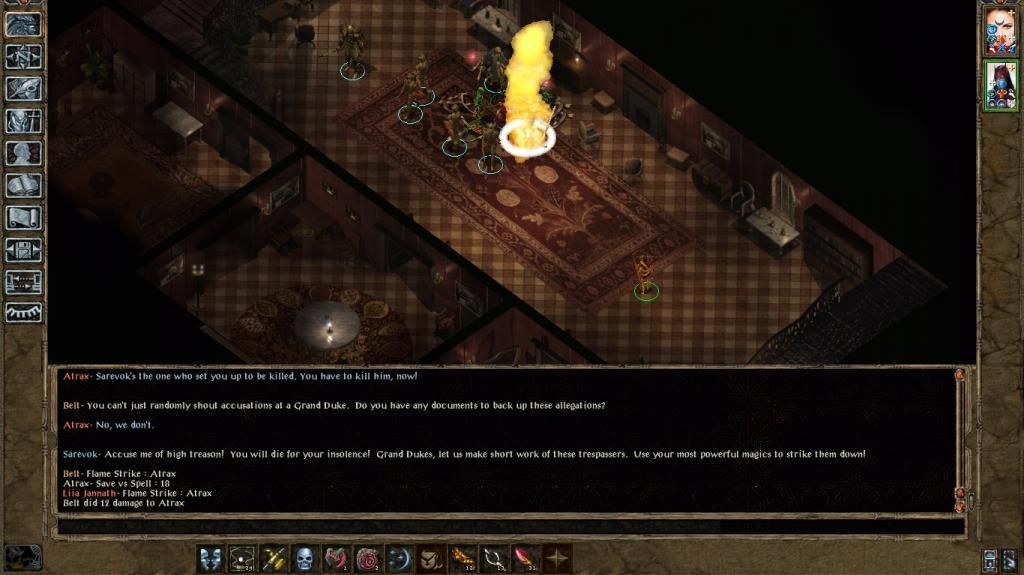Open the mage spellbook icon
The image size is (1024, 575).
pos(23,185)
